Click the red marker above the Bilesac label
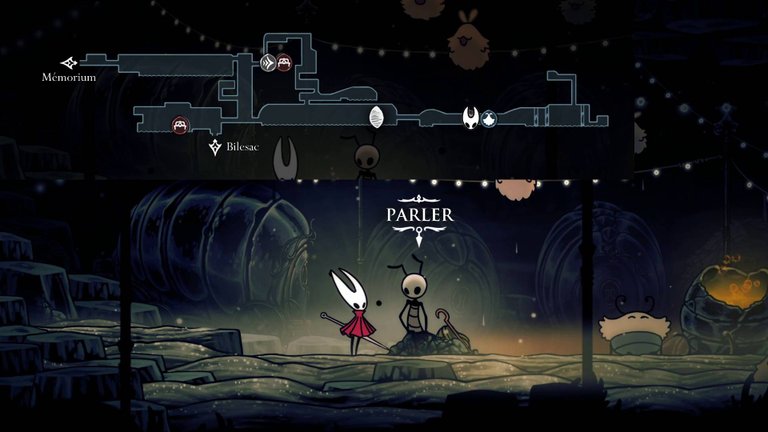 coord(180,125)
